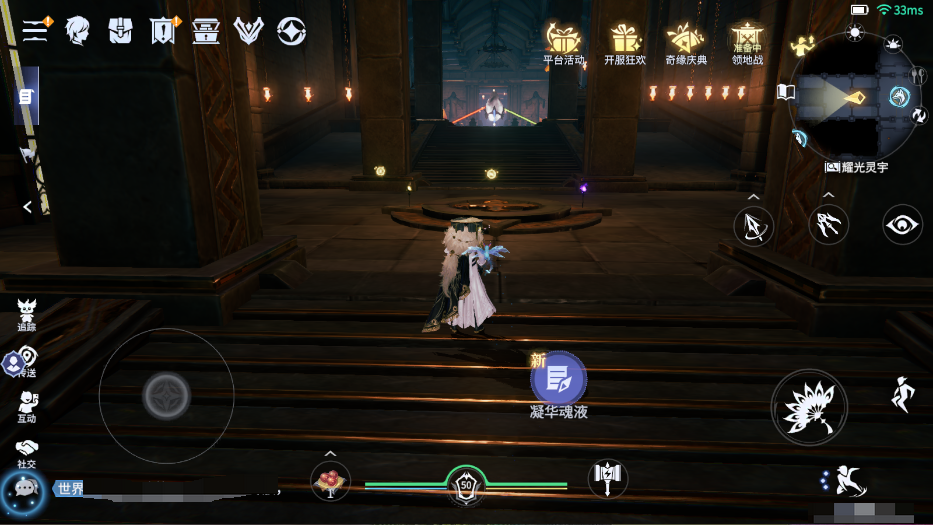The height and width of the screenshot is (525, 933).
Task: Open the backpack inventory icon
Action: click(x=120, y=31)
